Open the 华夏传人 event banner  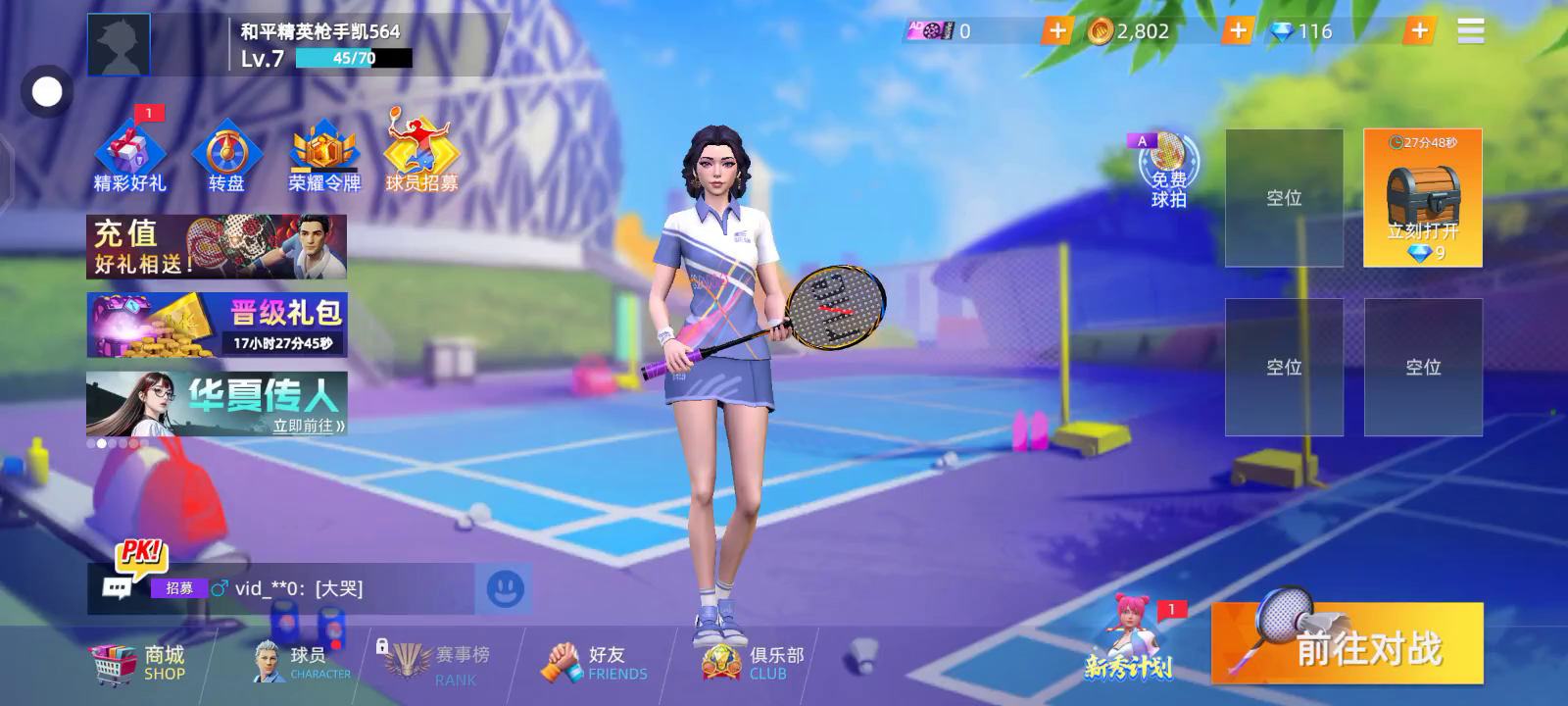(x=217, y=403)
